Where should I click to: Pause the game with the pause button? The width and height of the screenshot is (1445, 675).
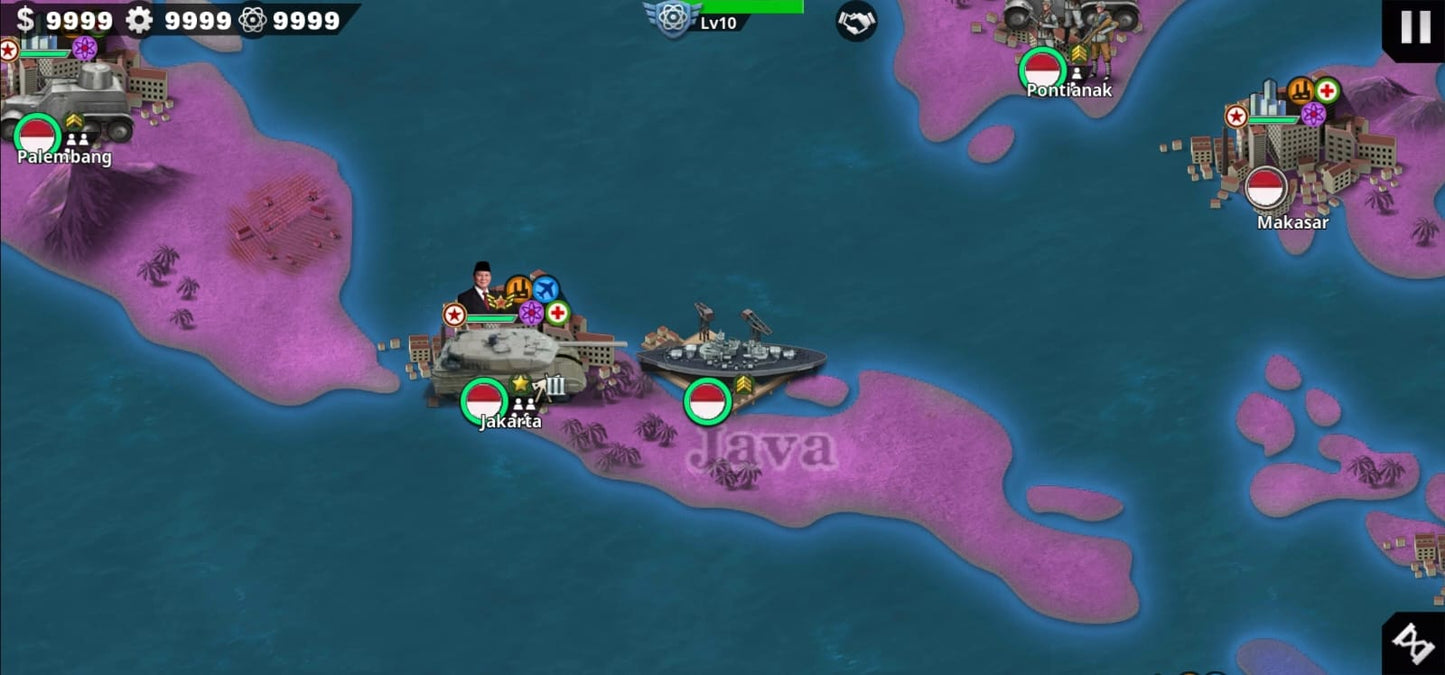(x=1414, y=28)
